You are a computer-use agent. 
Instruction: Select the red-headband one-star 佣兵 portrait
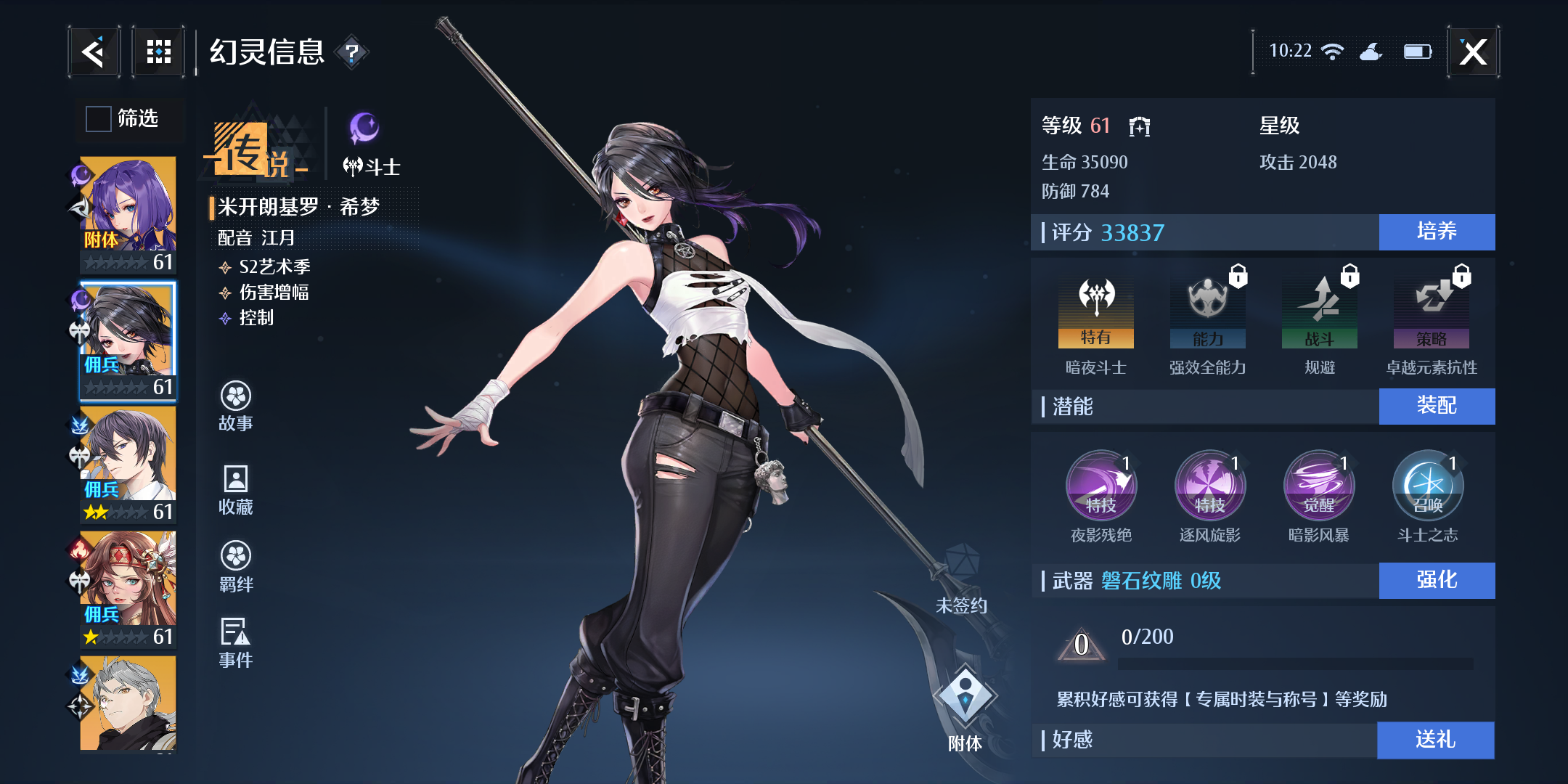[128, 588]
